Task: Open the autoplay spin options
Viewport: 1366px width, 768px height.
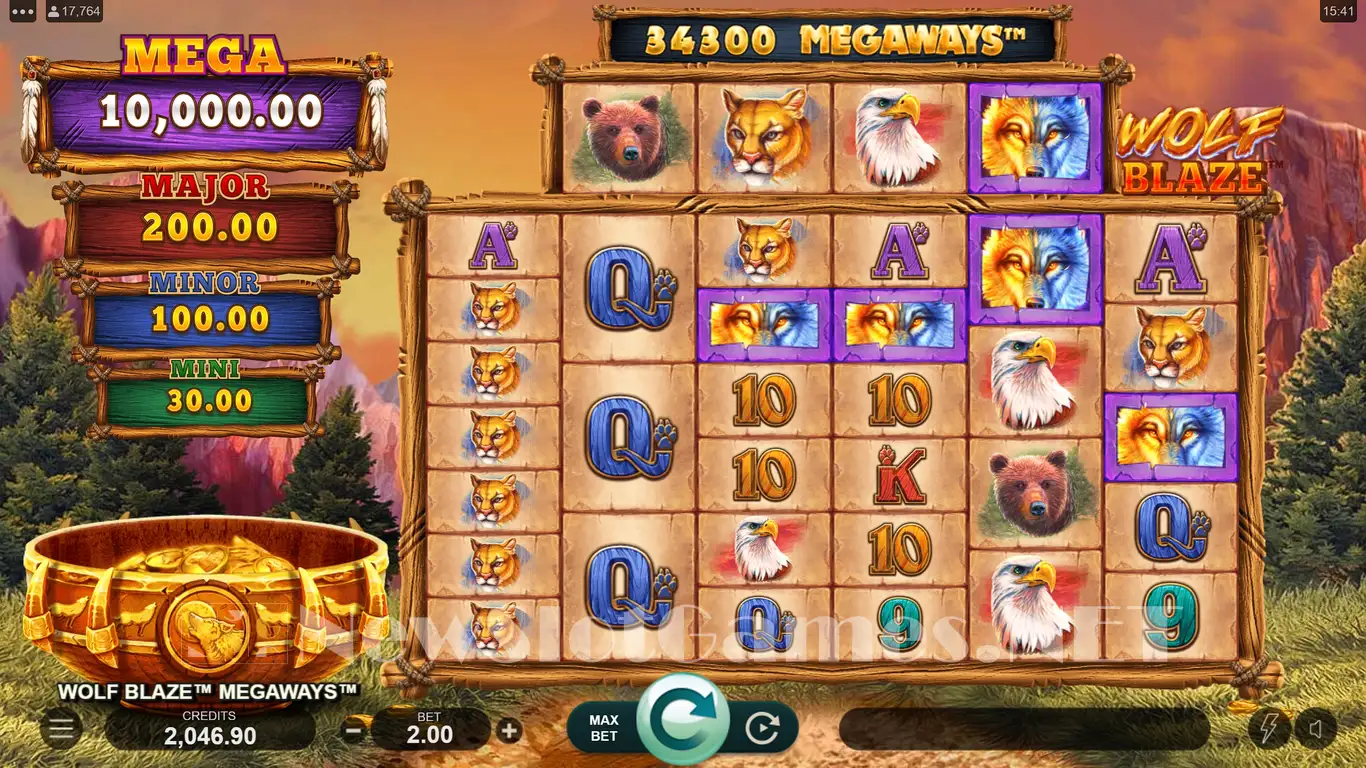Action: point(762,729)
